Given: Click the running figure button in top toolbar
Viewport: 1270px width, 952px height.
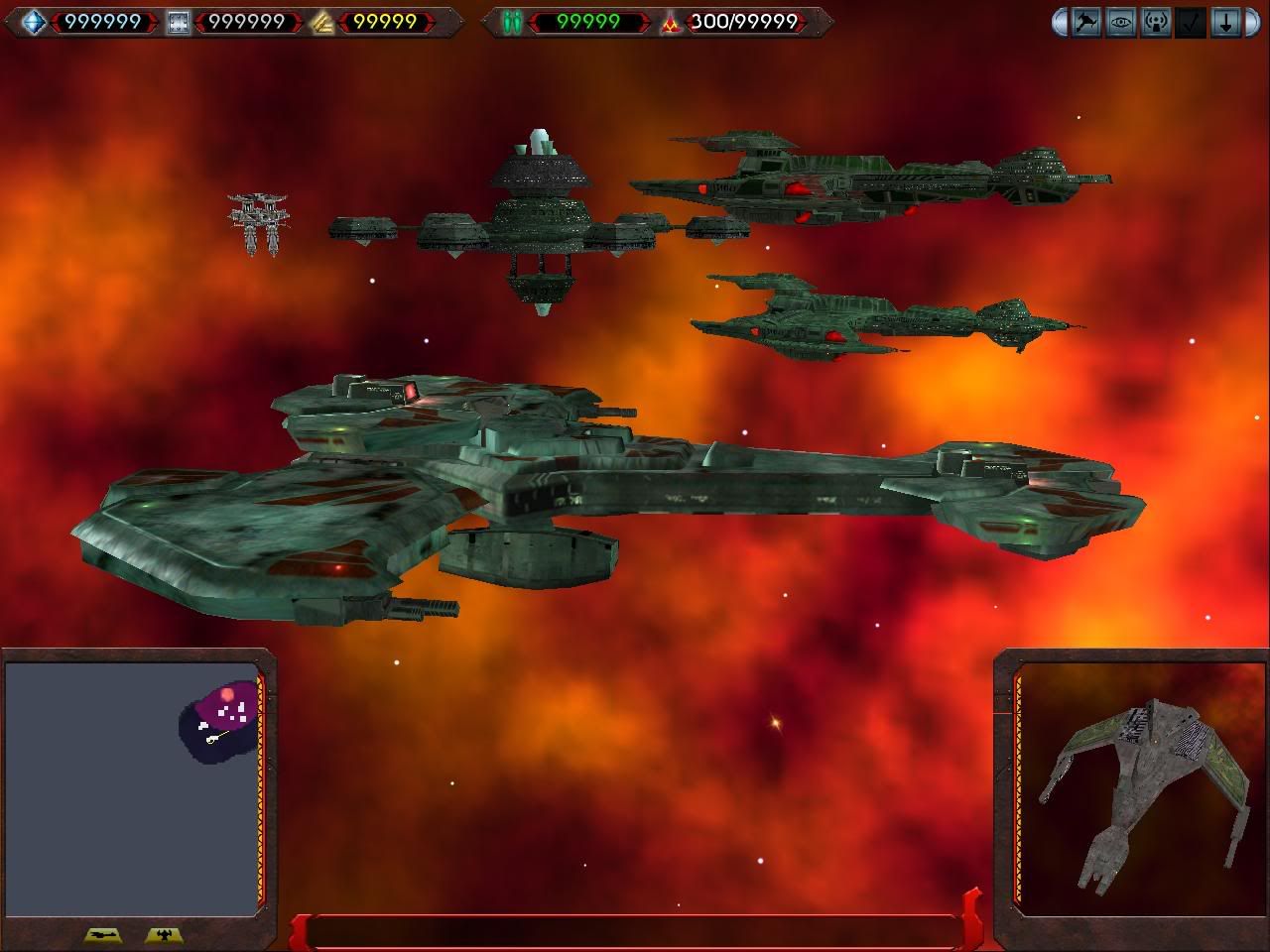Looking at the screenshot, I should coord(1086,22).
